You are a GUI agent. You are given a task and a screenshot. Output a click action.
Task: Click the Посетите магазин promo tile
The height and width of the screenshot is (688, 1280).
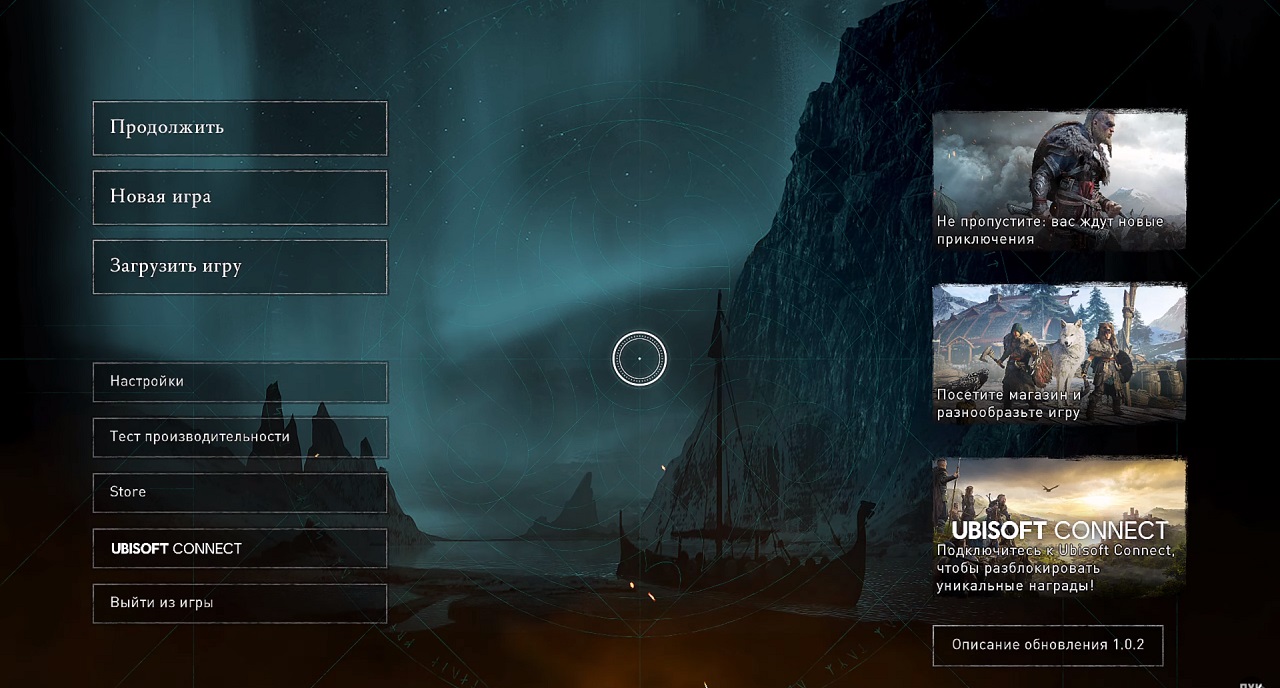1059,353
